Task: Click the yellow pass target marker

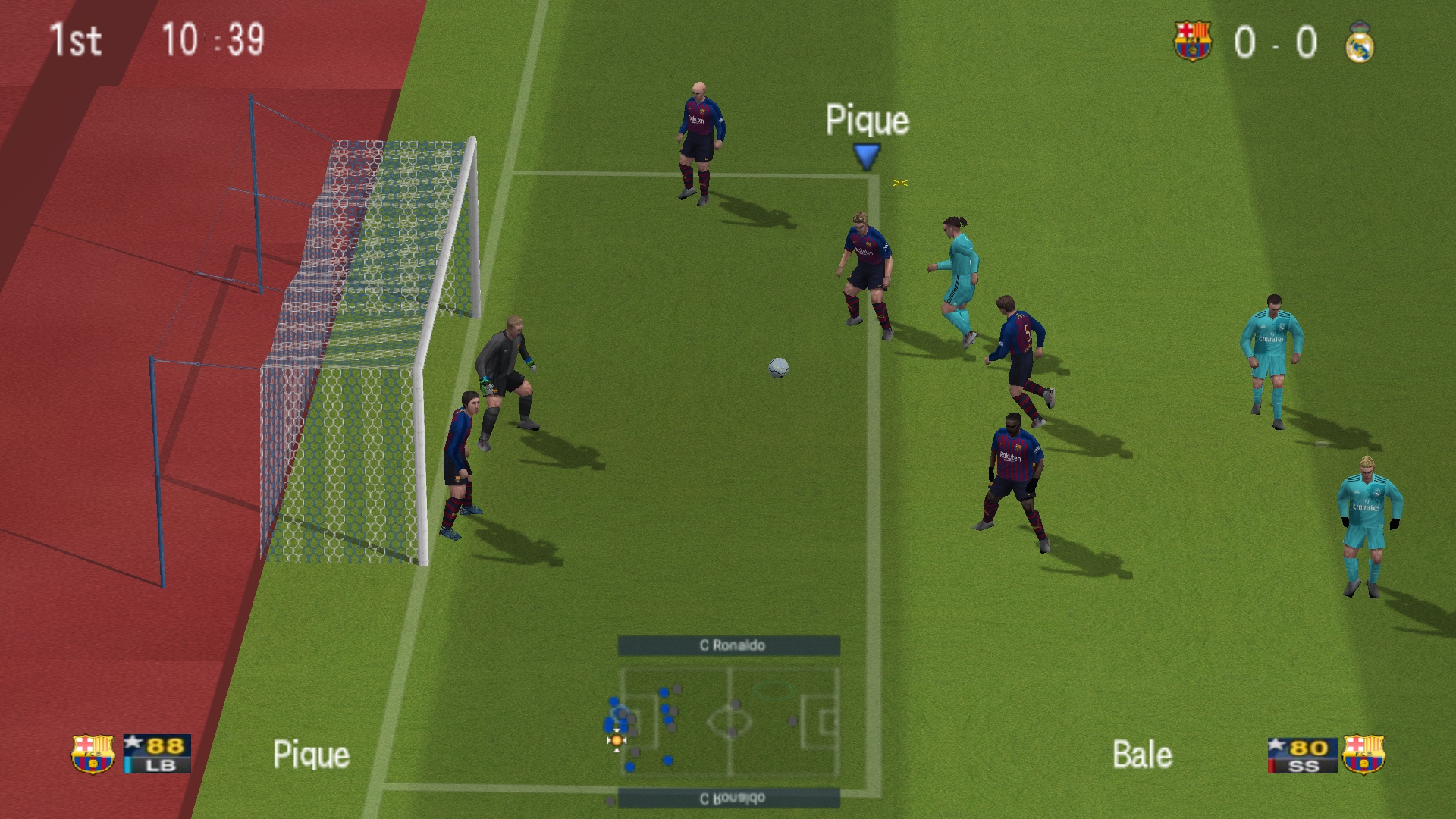Action: pyautogui.click(x=899, y=182)
